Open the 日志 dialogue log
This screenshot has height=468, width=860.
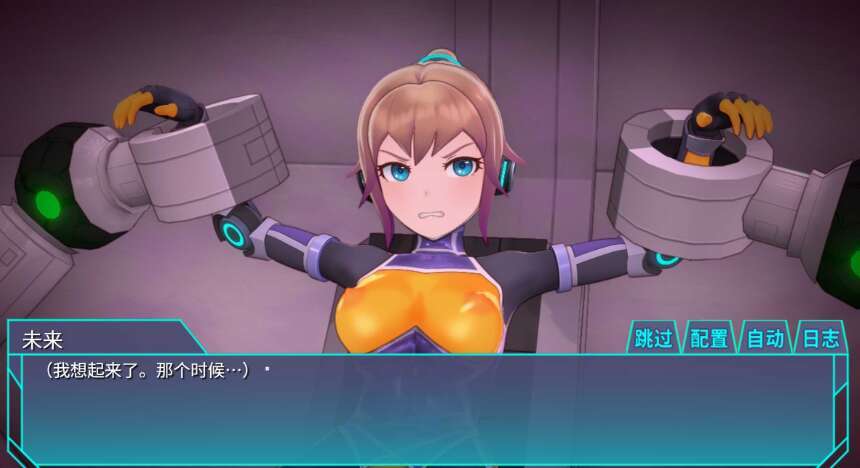pyautogui.click(x=821, y=338)
